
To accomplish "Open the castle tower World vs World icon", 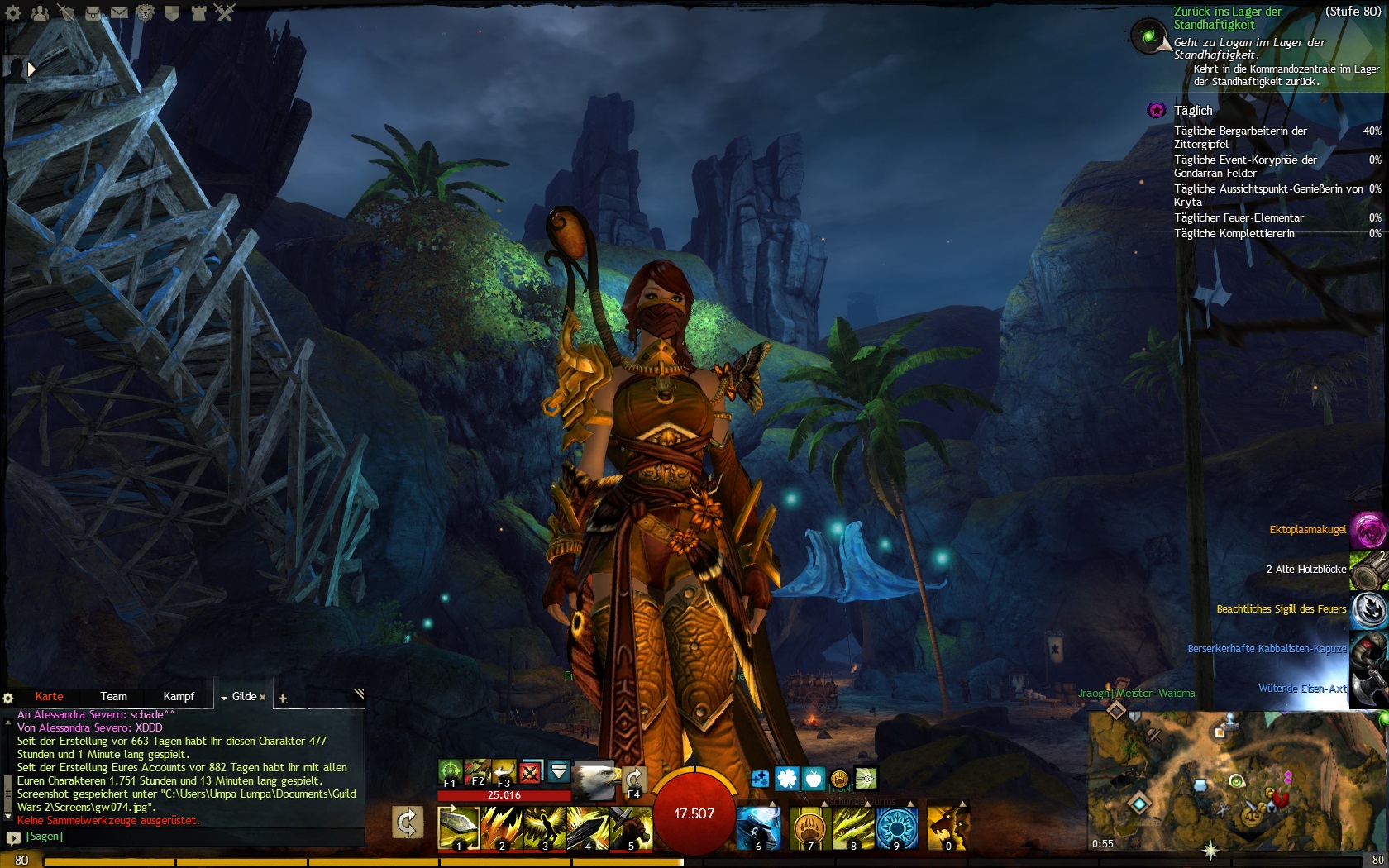I will click(x=198, y=12).
